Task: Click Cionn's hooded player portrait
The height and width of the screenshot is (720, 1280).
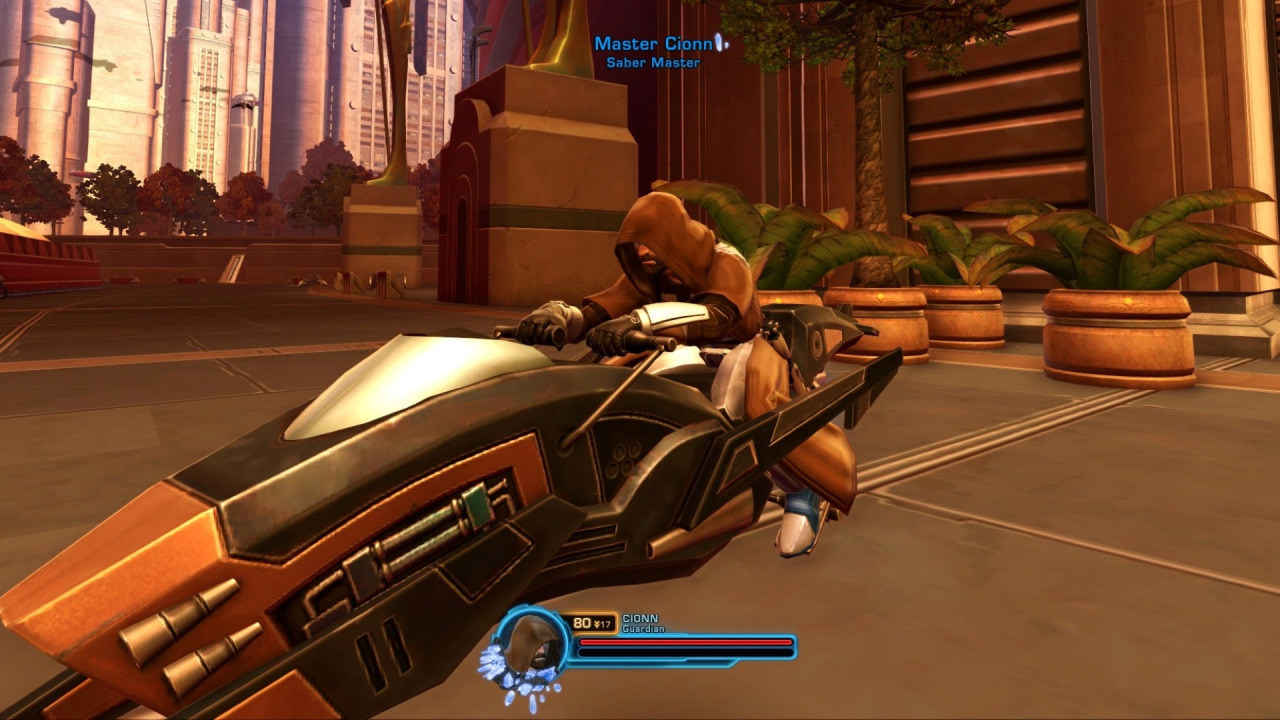Action: click(530, 644)
